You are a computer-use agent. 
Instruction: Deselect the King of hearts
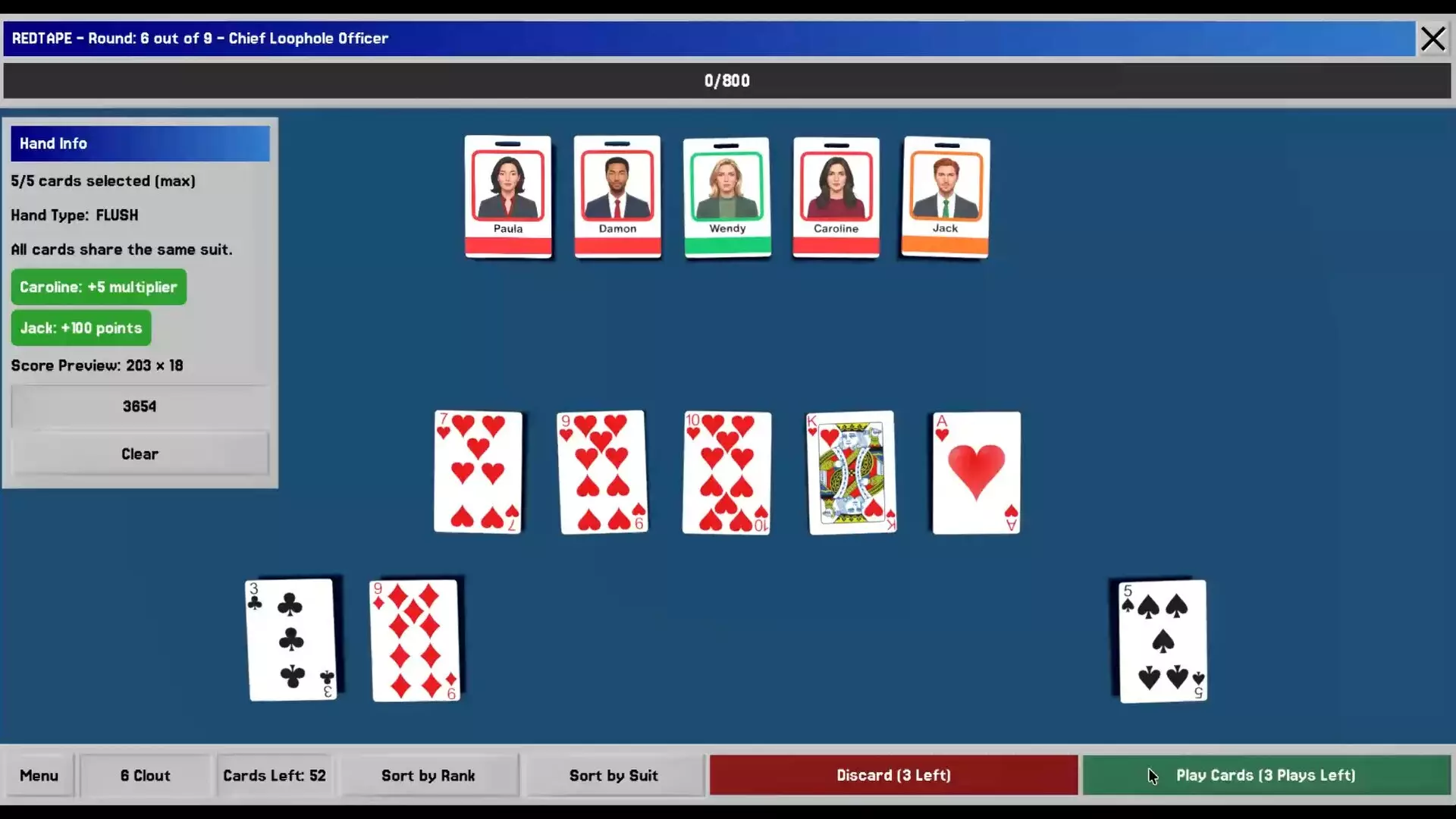[851, 472]
